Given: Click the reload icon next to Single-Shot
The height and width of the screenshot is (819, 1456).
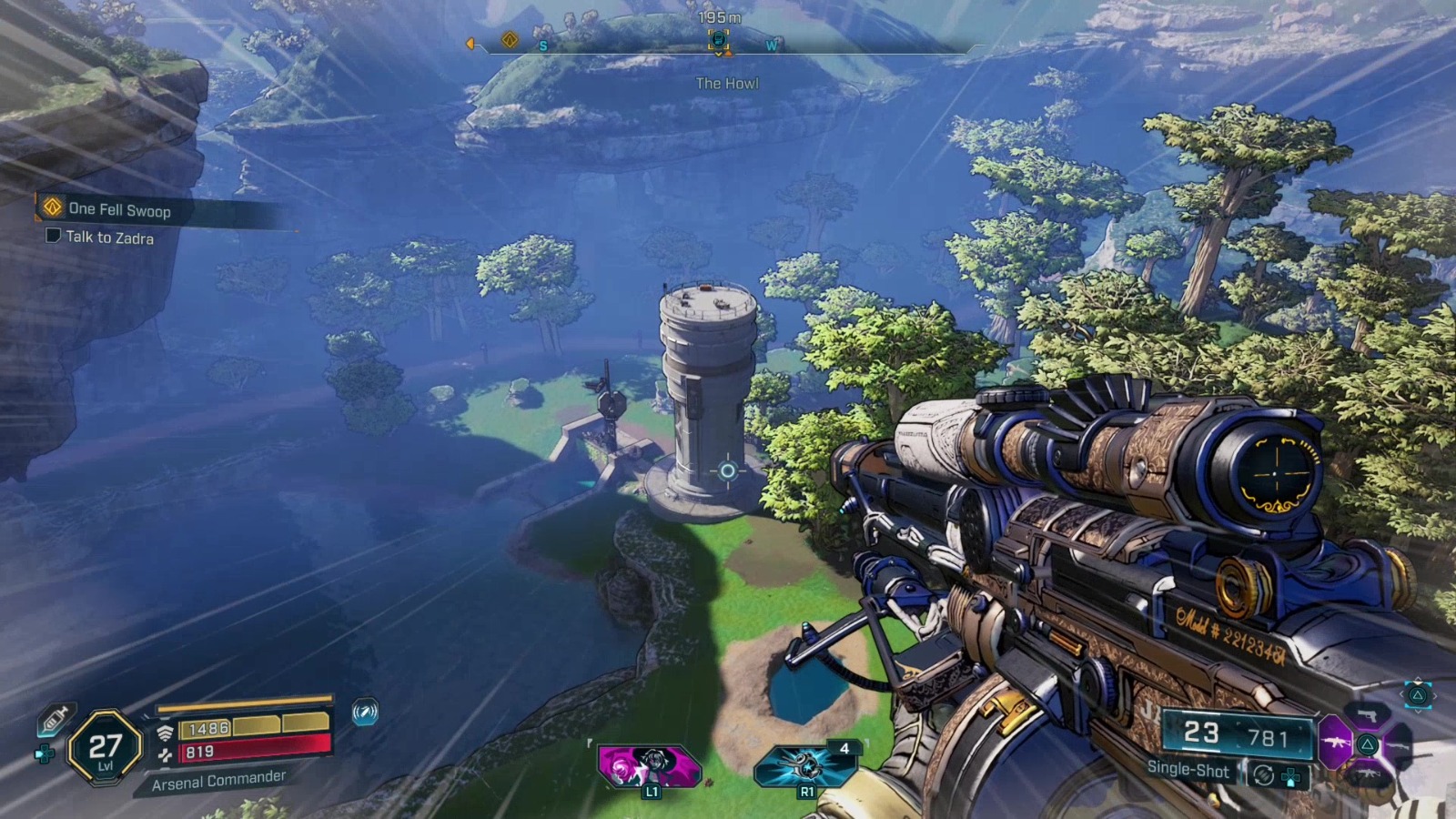Looking at the screenshot, I should click(1264, 775).
